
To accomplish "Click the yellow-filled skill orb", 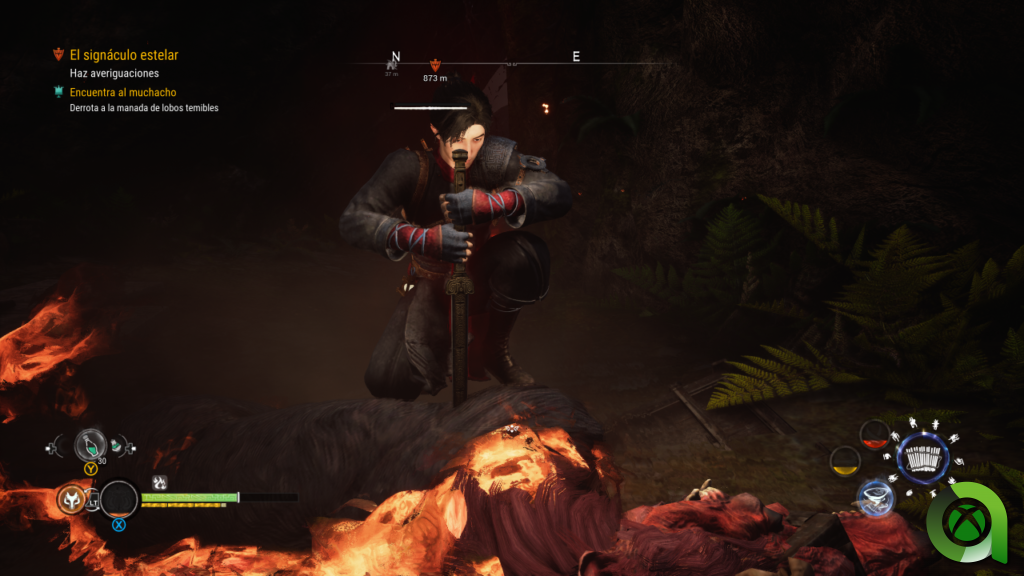I will (845, 461).
